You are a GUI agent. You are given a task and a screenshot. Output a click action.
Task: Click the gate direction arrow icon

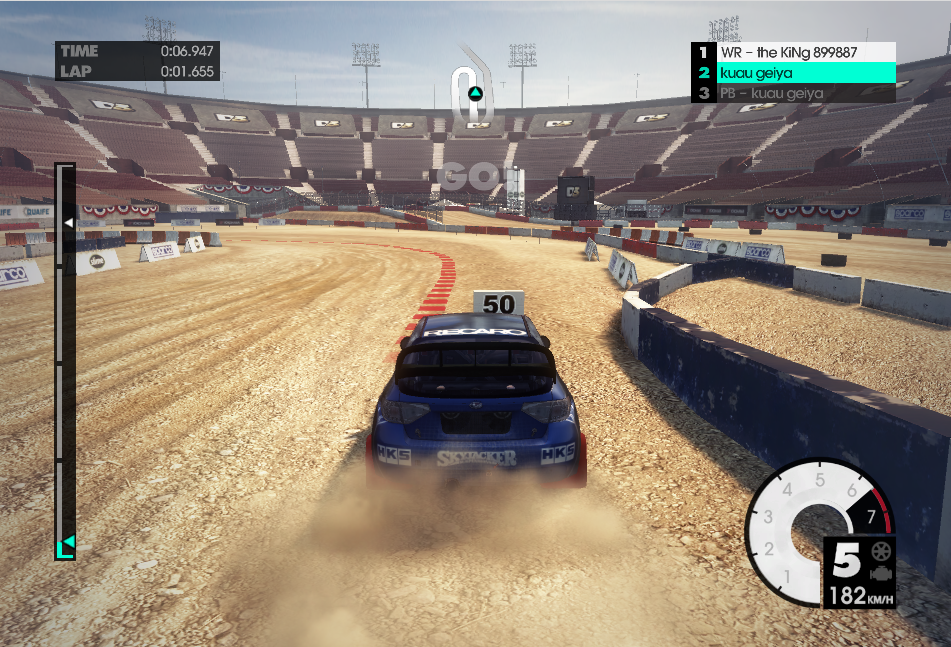click(476, 93)
